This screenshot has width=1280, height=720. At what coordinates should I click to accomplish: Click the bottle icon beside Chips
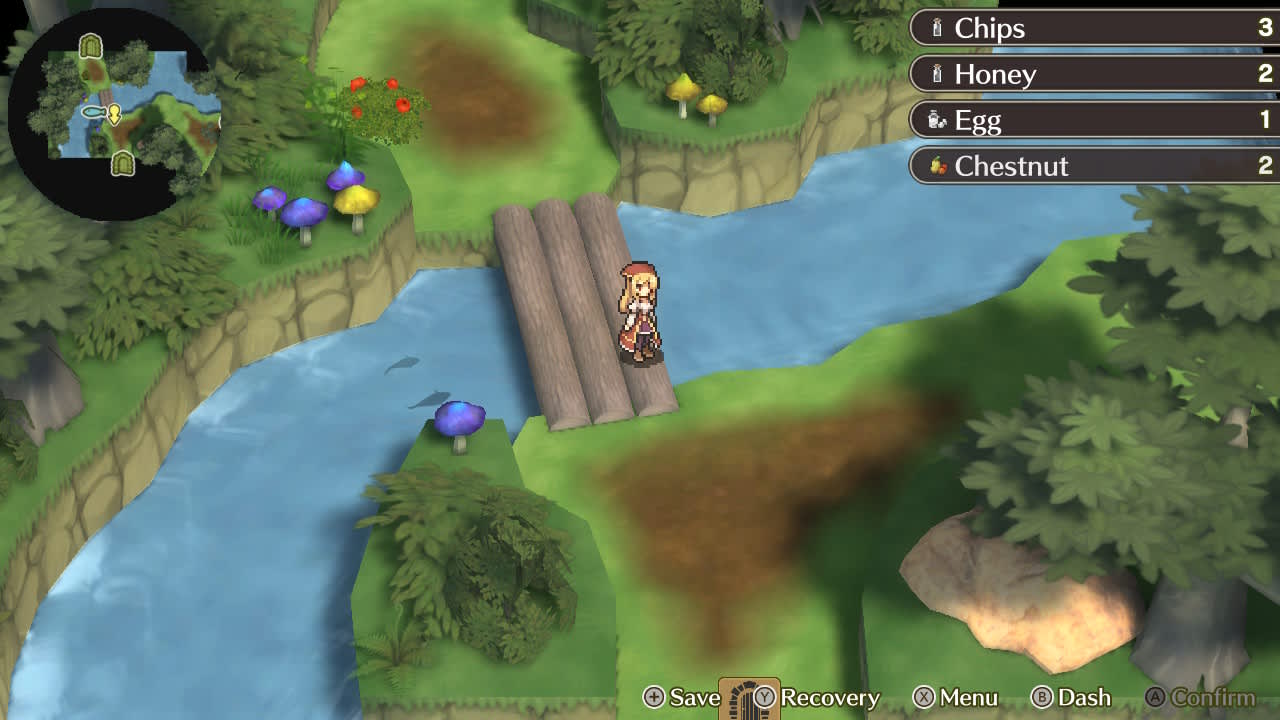coord(935,28)
